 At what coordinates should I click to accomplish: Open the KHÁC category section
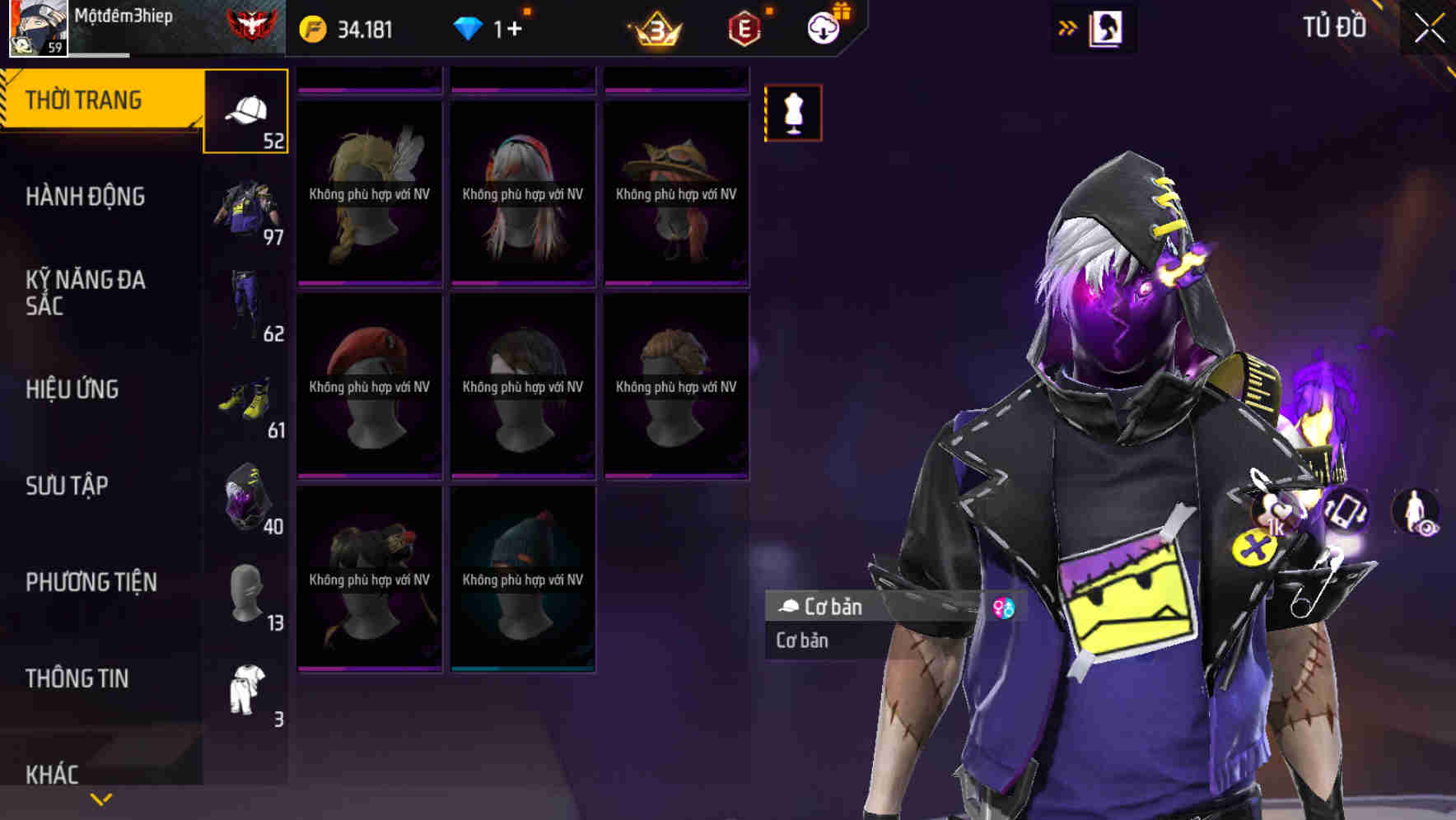[x=51, y=772]
